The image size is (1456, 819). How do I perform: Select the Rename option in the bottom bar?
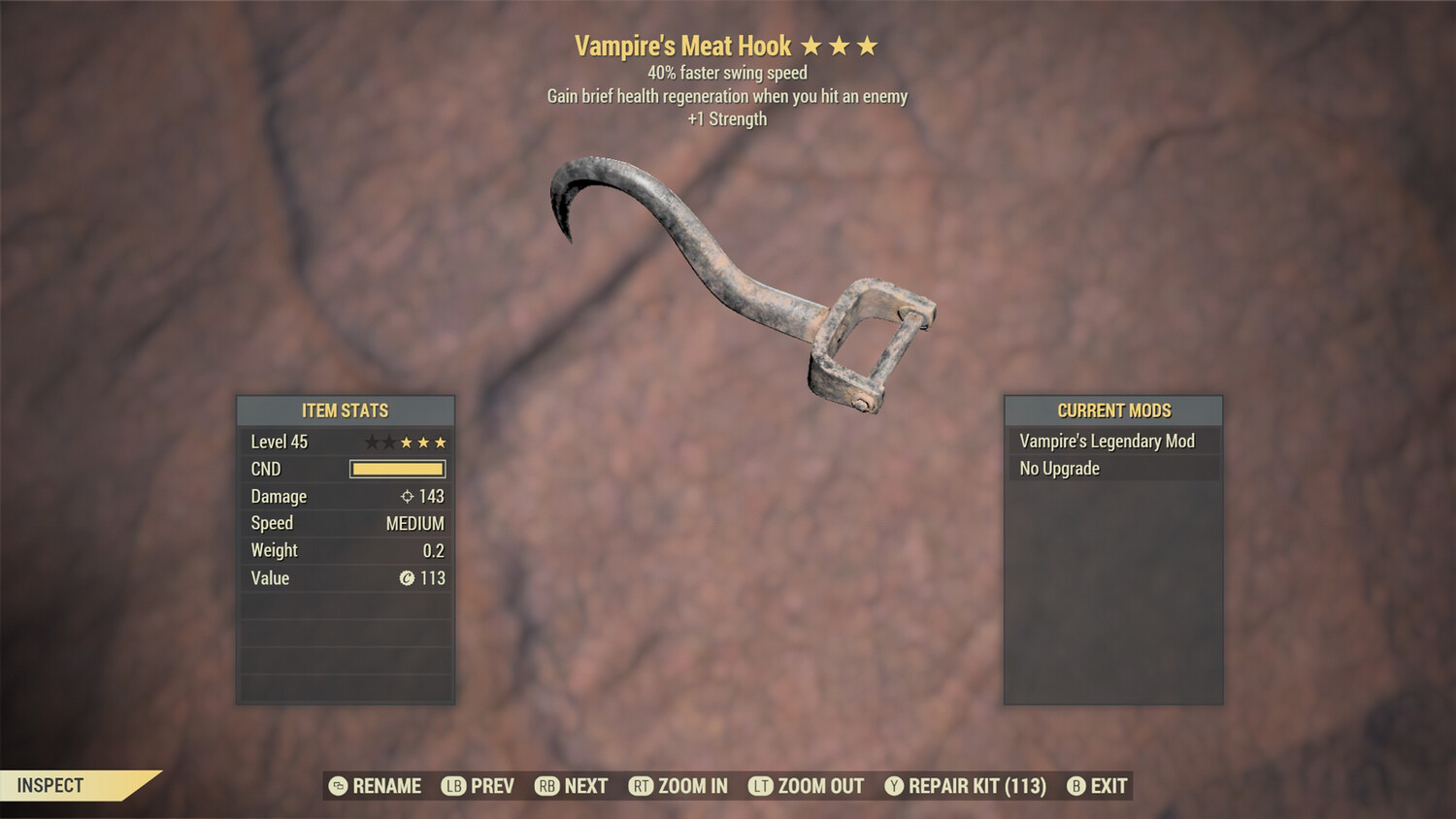376,786
